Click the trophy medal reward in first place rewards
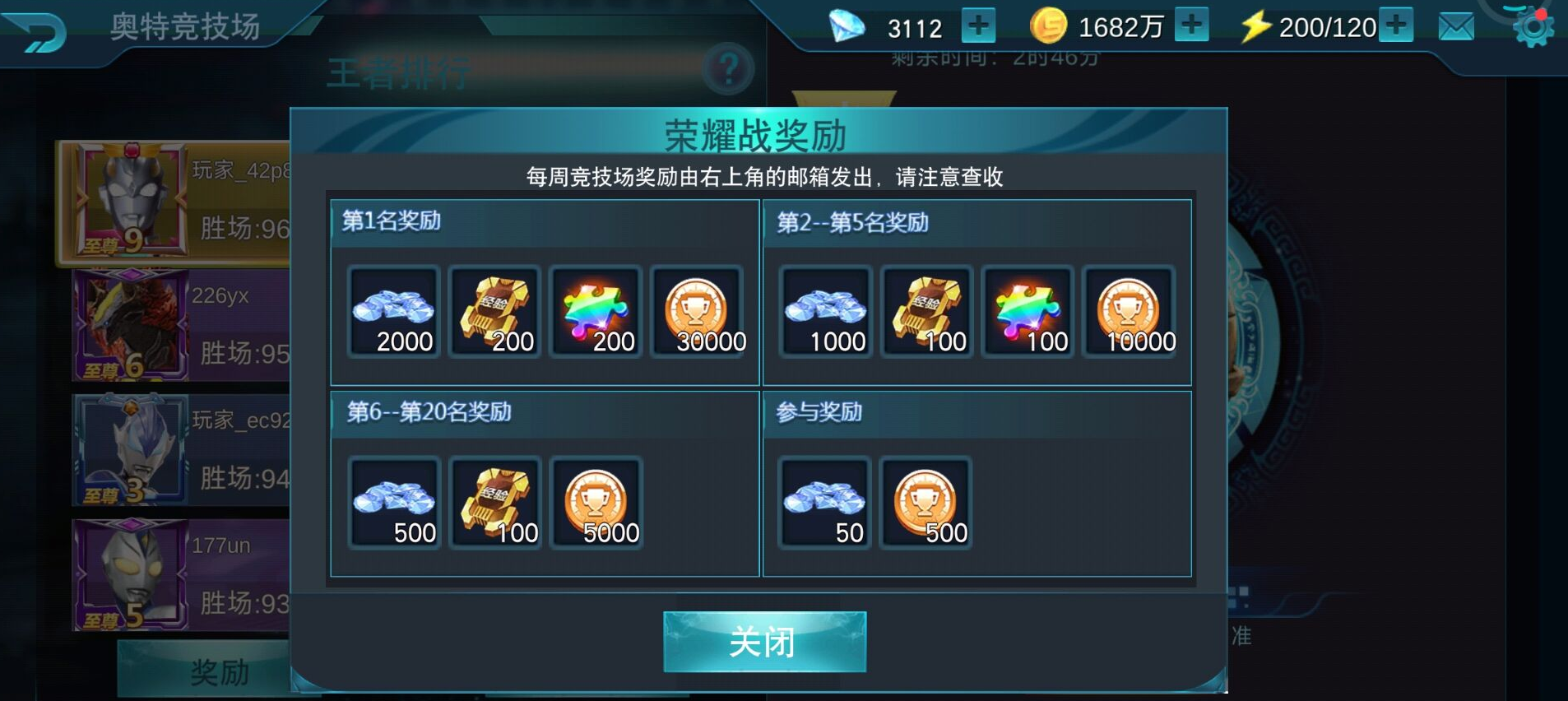This screenshot has height=701, width=1568. (699, 312)
